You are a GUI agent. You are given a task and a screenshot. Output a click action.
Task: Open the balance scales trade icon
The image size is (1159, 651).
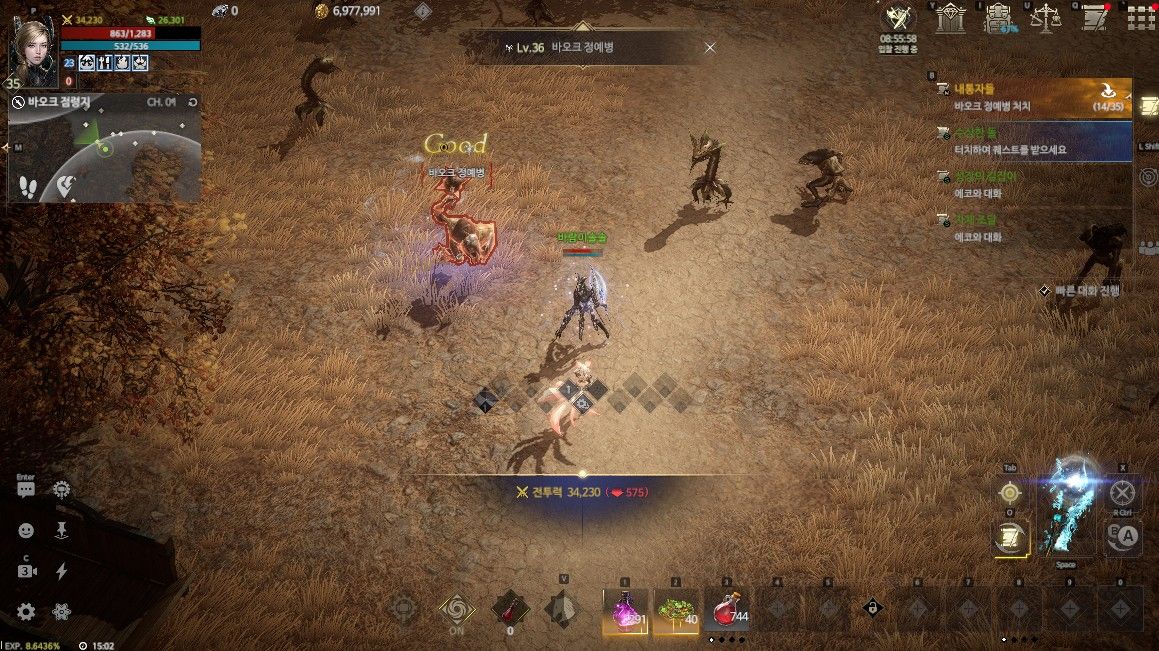point(1045,17)
